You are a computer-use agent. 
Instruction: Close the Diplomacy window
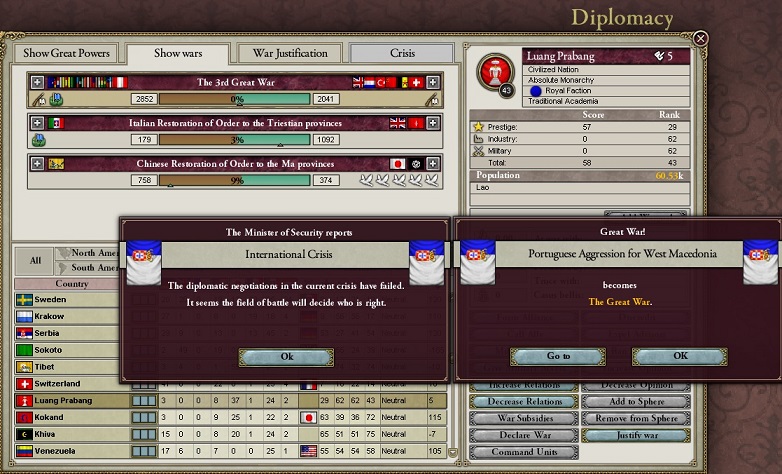point(701,39)
